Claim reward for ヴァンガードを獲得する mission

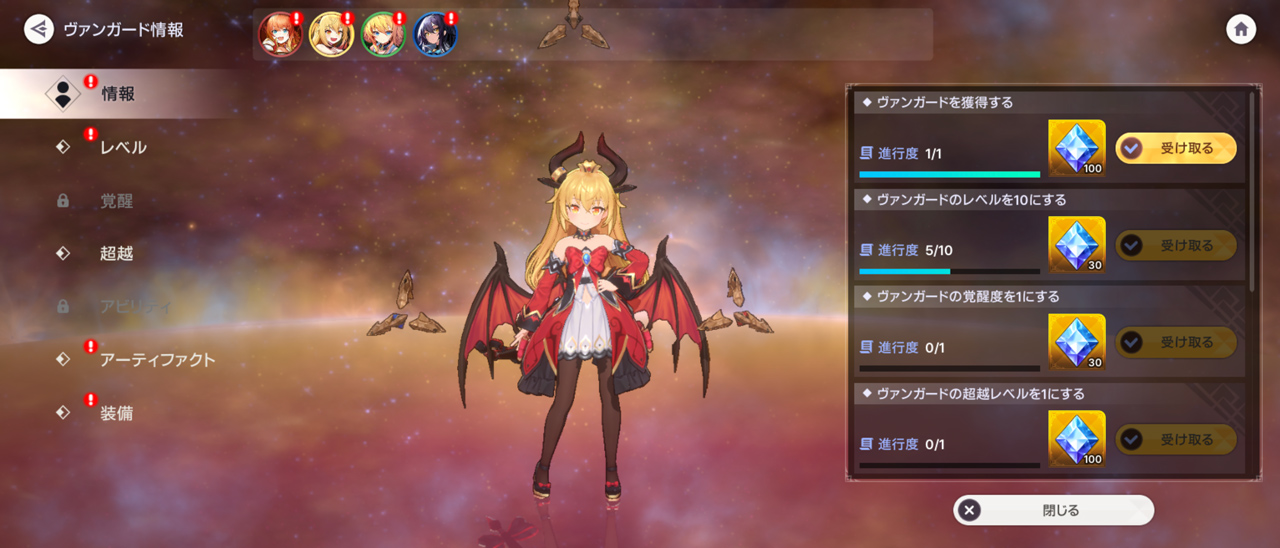(1175, 148)
